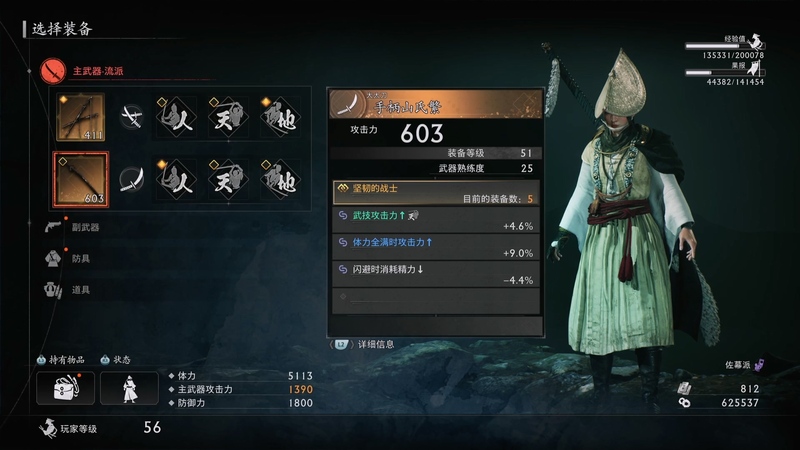Select the 天 stance slot beside weapon 603
Image resolution: width=800 pixels, height=450 pixels.
coord(229,179)
